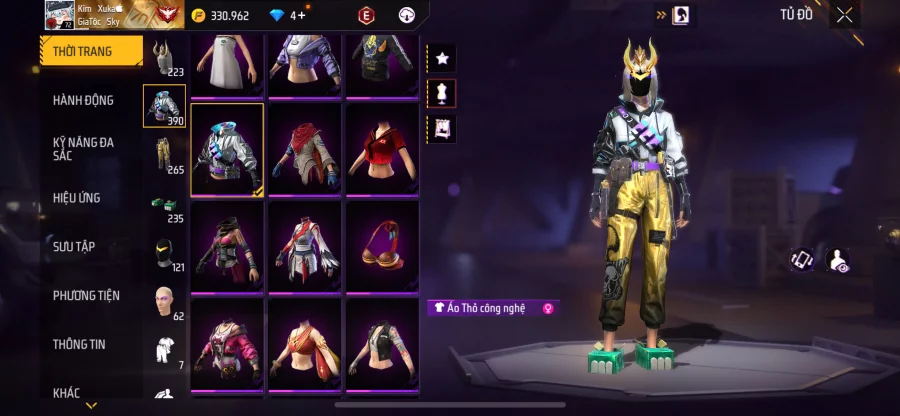This screenshot has height=416, width=900.
Task: Choose the red crop top item
Action: 382,148
